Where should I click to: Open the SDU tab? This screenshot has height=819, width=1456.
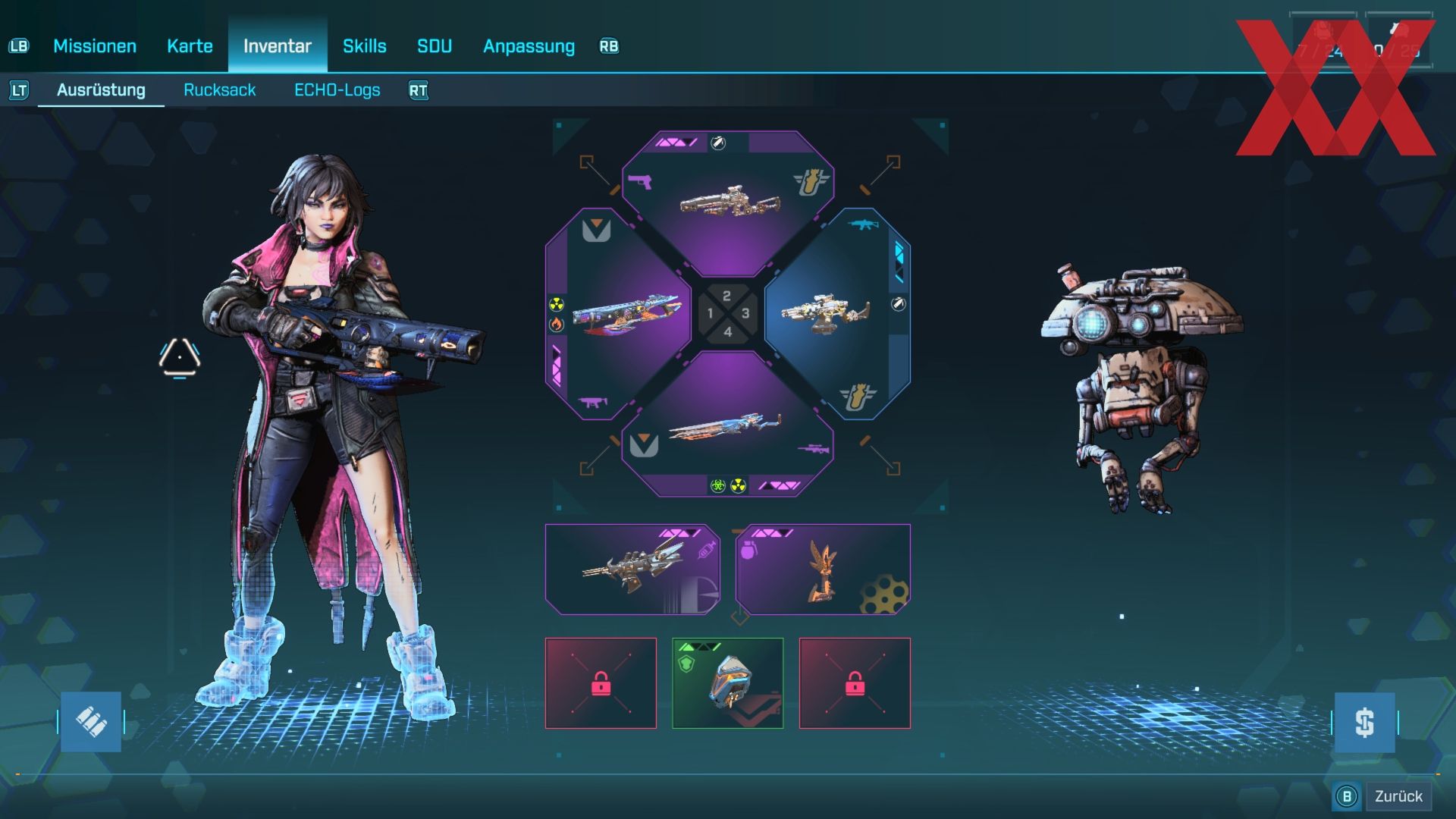pos(435,46)
